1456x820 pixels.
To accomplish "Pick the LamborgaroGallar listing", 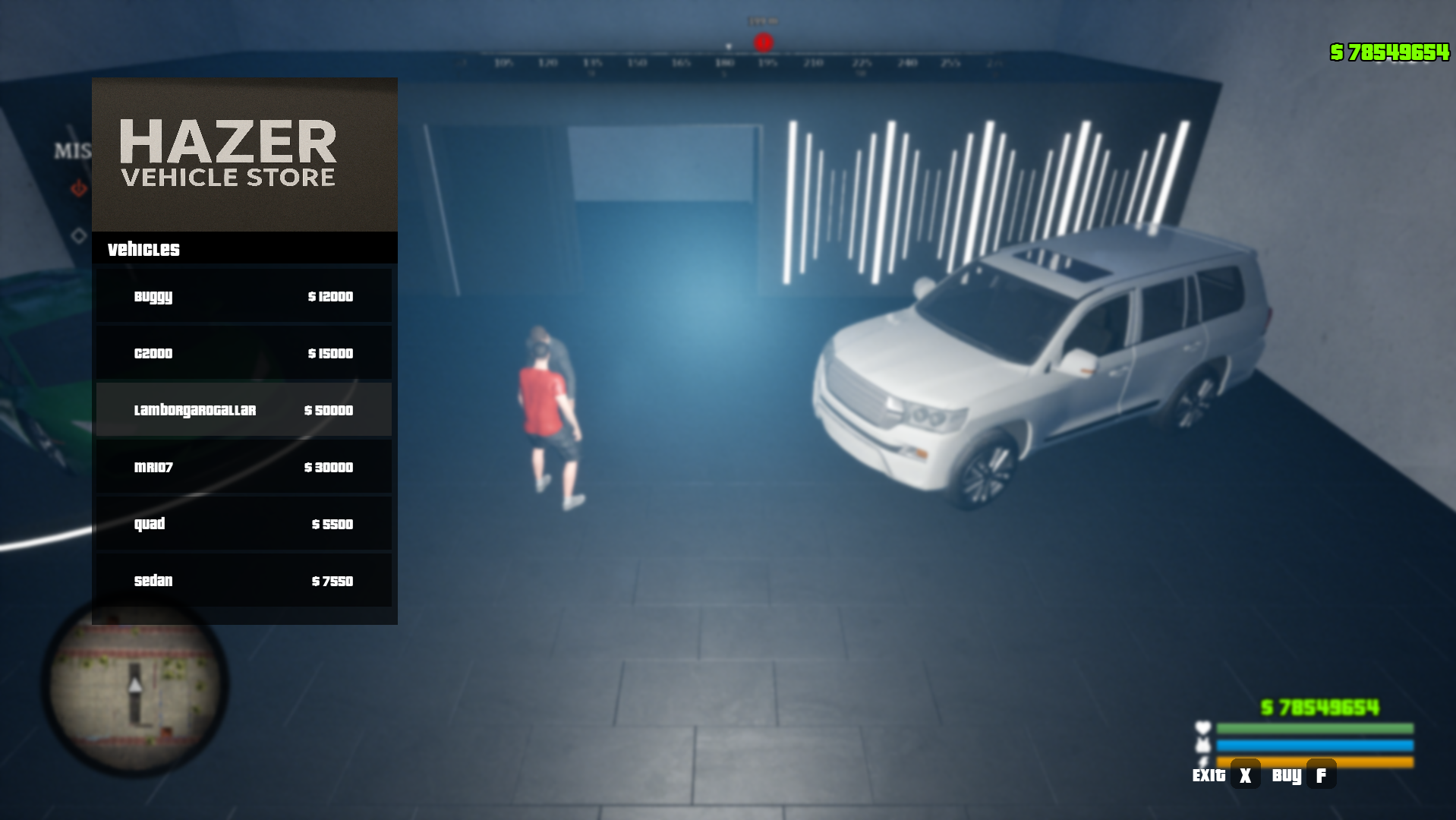I will (244, 410).
